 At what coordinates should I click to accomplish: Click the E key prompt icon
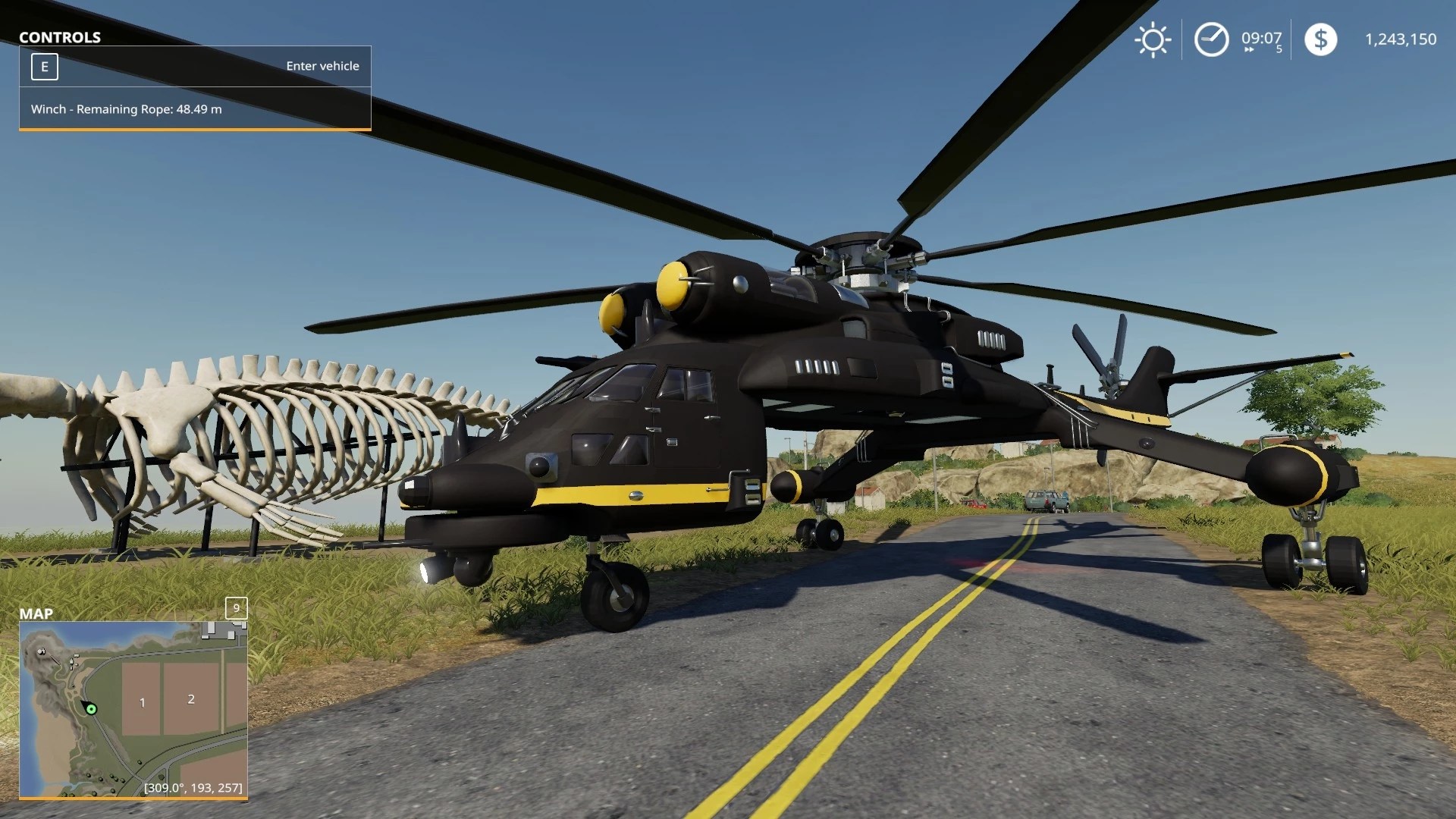45,66
